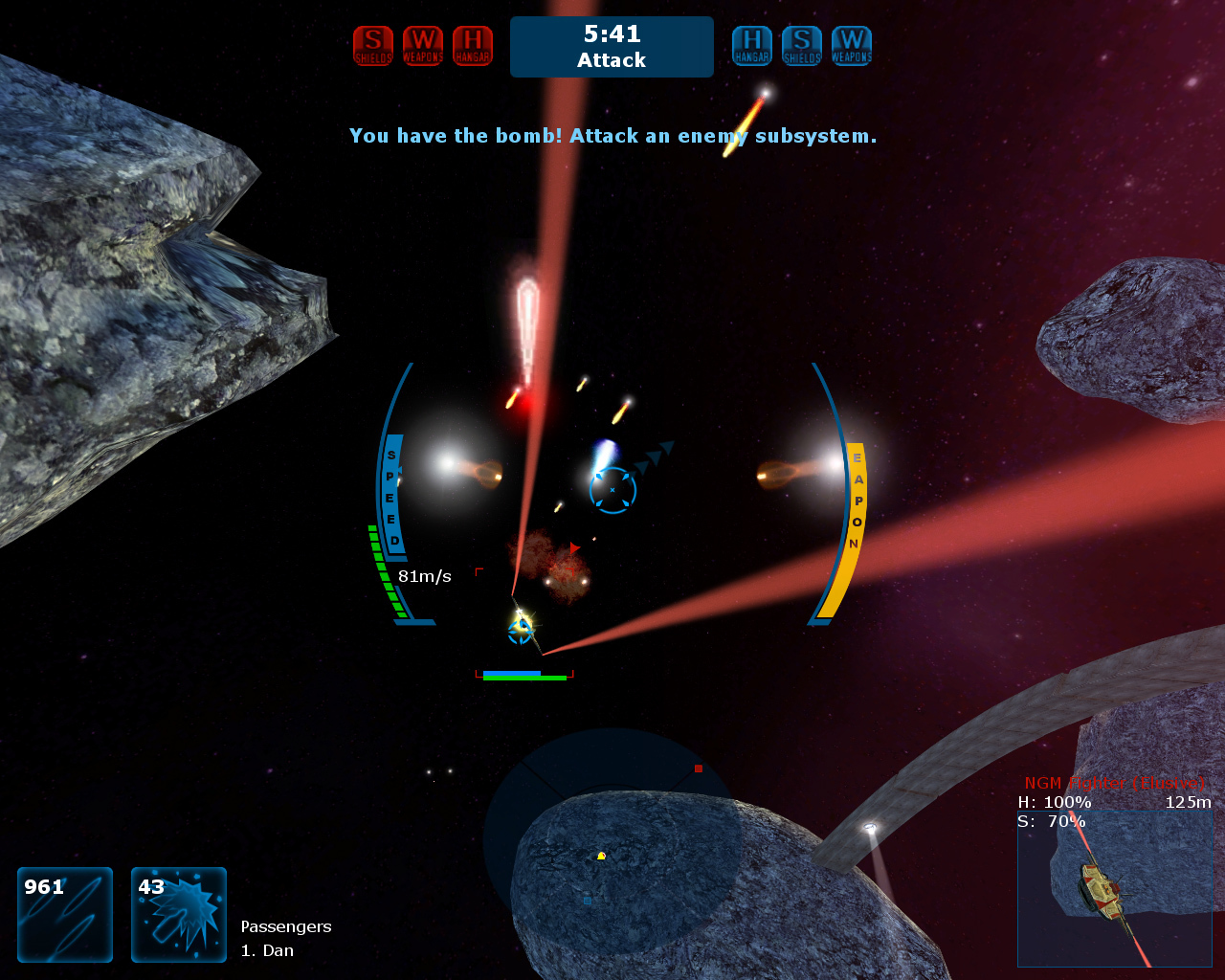
Task: Select the blue Hangar subsystem icon
Action: [752, 46]
